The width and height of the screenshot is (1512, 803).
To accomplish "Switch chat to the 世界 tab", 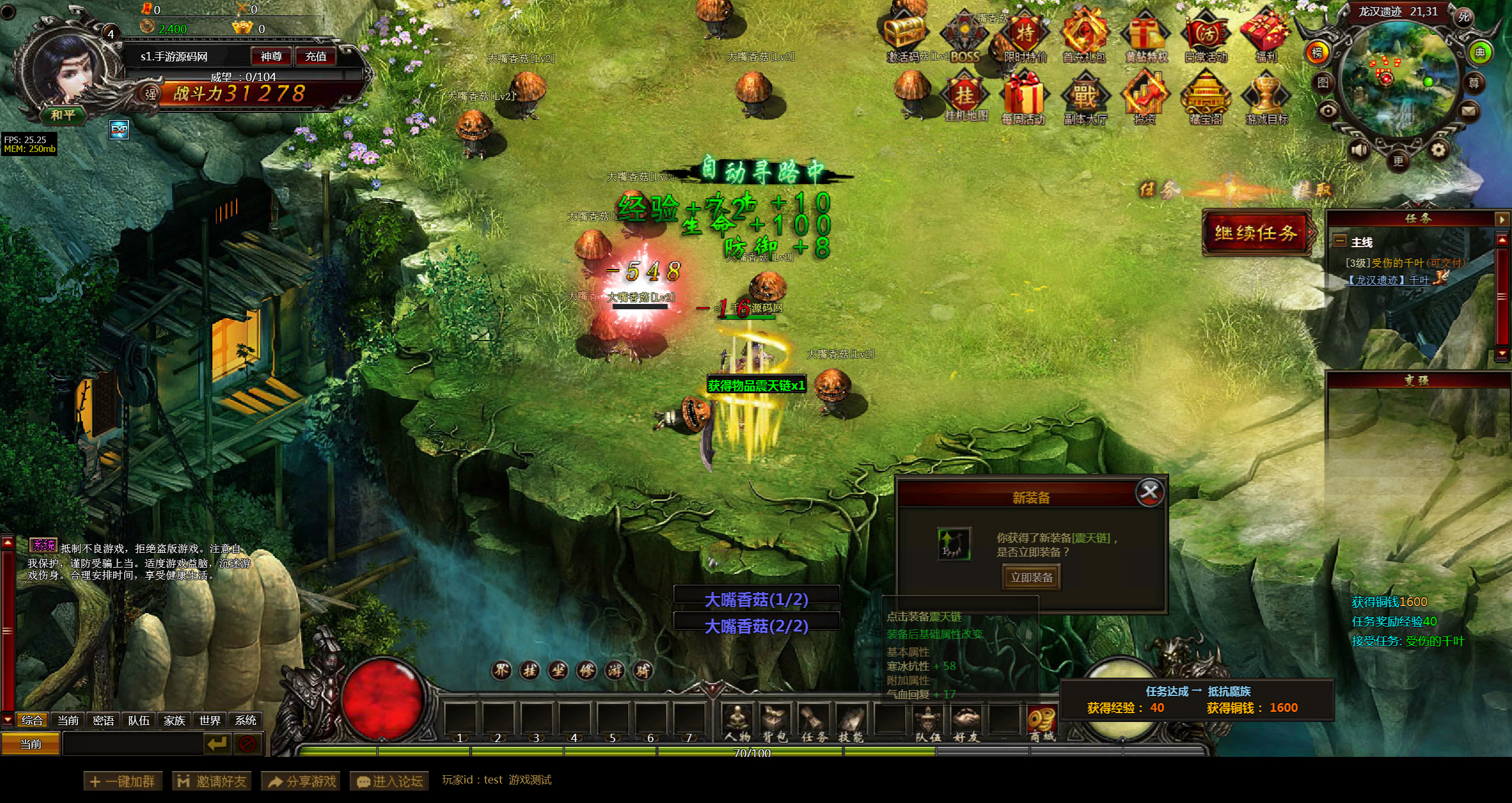I will (x=210, y=720).
